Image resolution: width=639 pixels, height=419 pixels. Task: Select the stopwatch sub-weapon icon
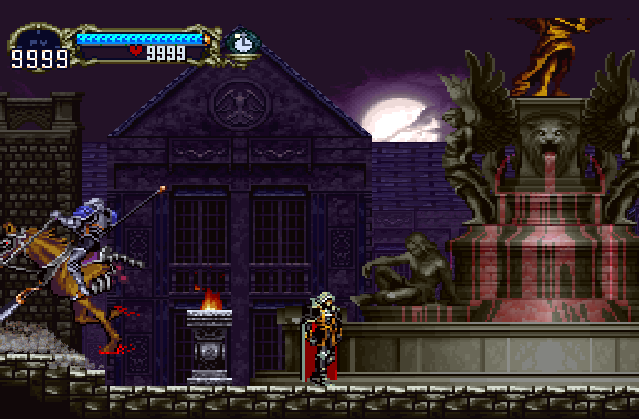pos(240,42)
